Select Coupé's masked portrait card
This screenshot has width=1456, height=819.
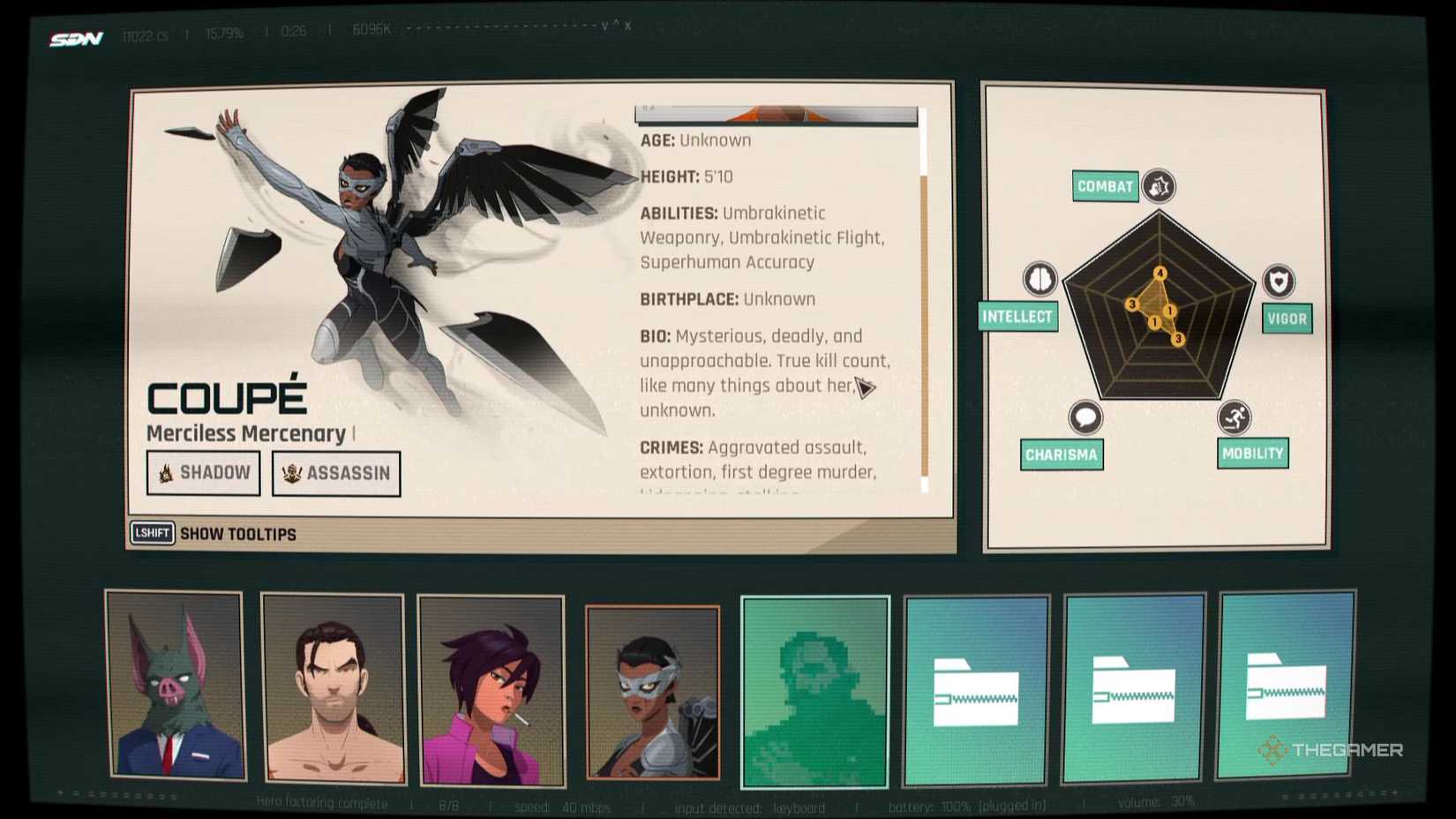(x=653, y=693)
